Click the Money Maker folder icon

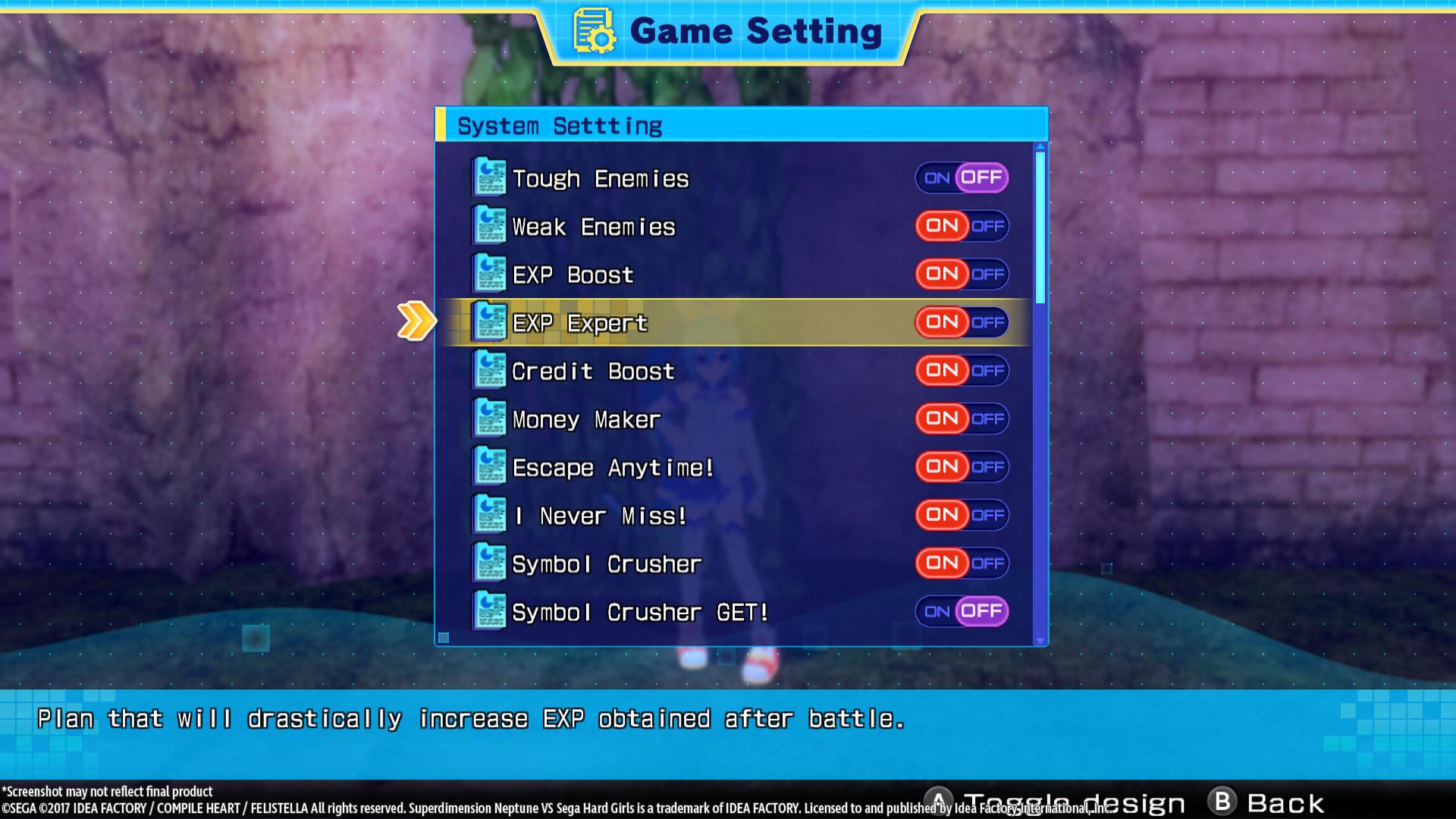[x=489, y=418]
